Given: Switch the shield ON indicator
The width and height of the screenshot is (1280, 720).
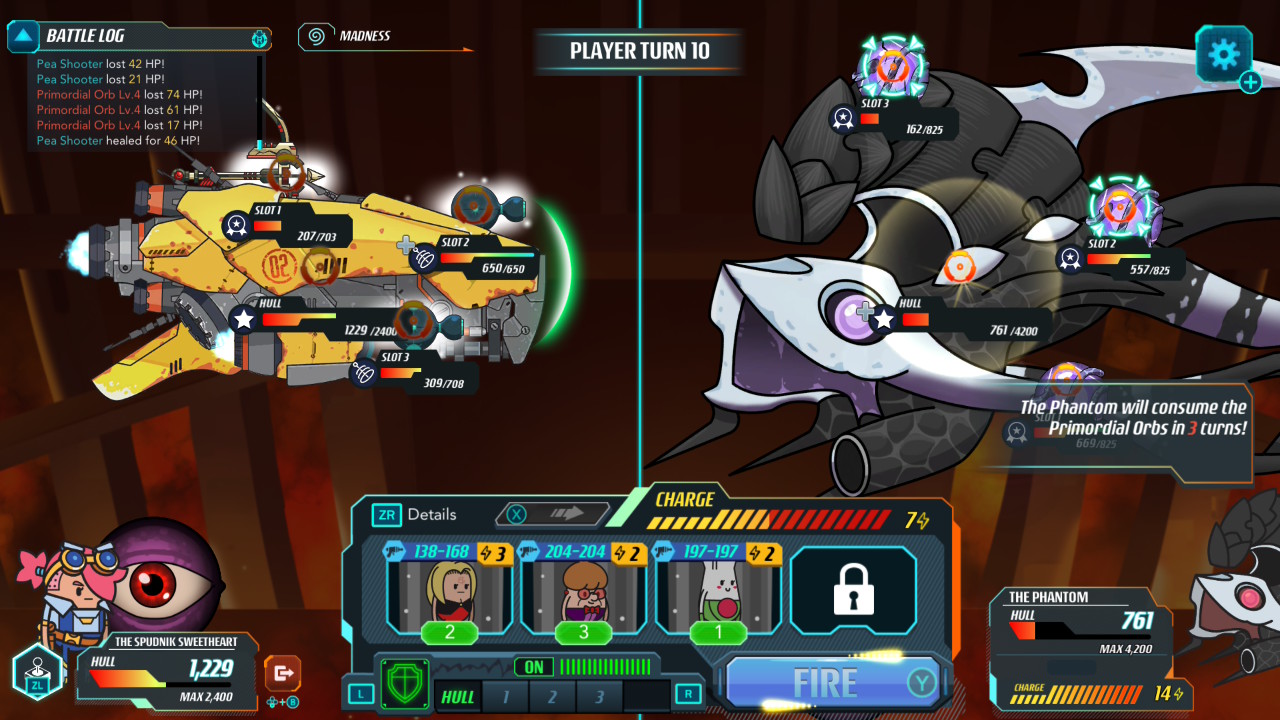Looking at the screenshot, I should [533, 667].
